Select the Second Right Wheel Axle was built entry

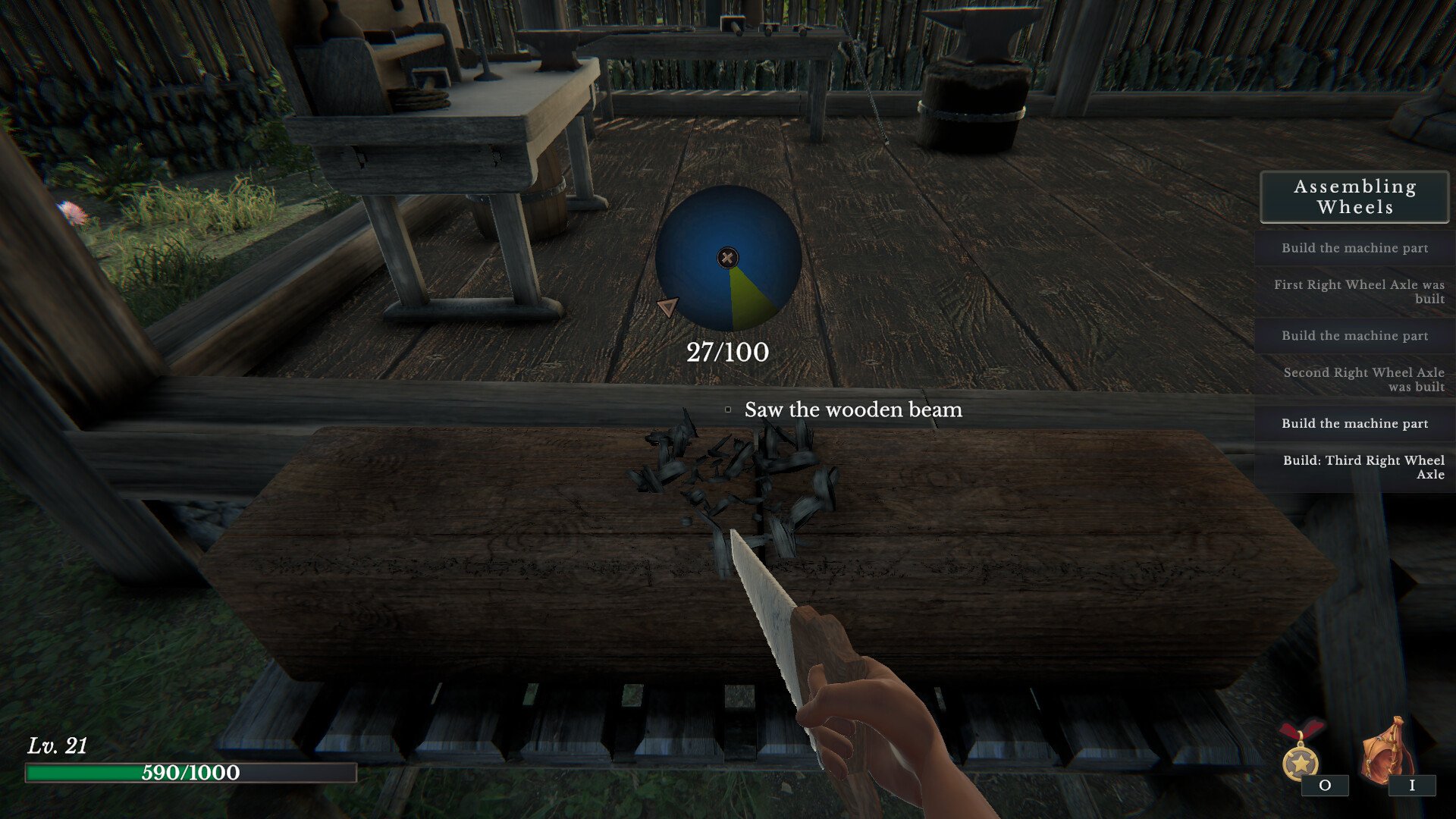point(1363,379)
